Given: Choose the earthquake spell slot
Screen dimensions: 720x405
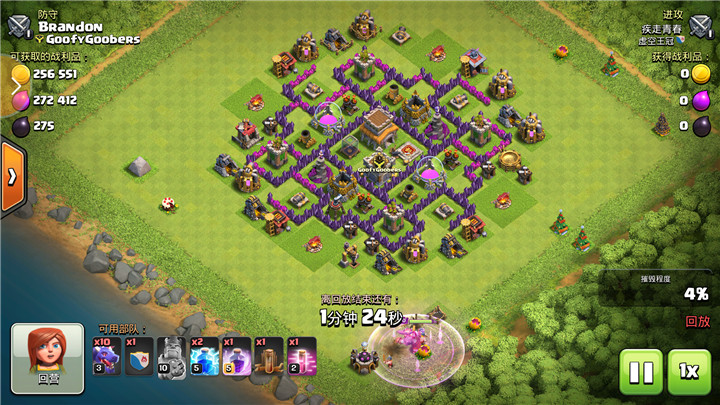Looking at the screenshot, I should [x=269, y=357].
